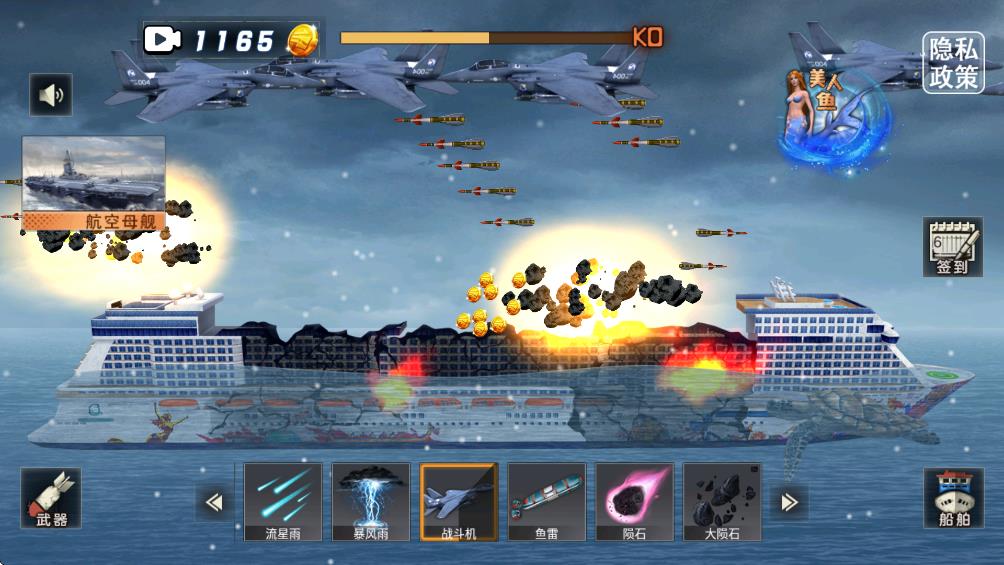1004x565 pixels.
Task: Tap the video ad coin reward icon
Action: coord(162,40)
